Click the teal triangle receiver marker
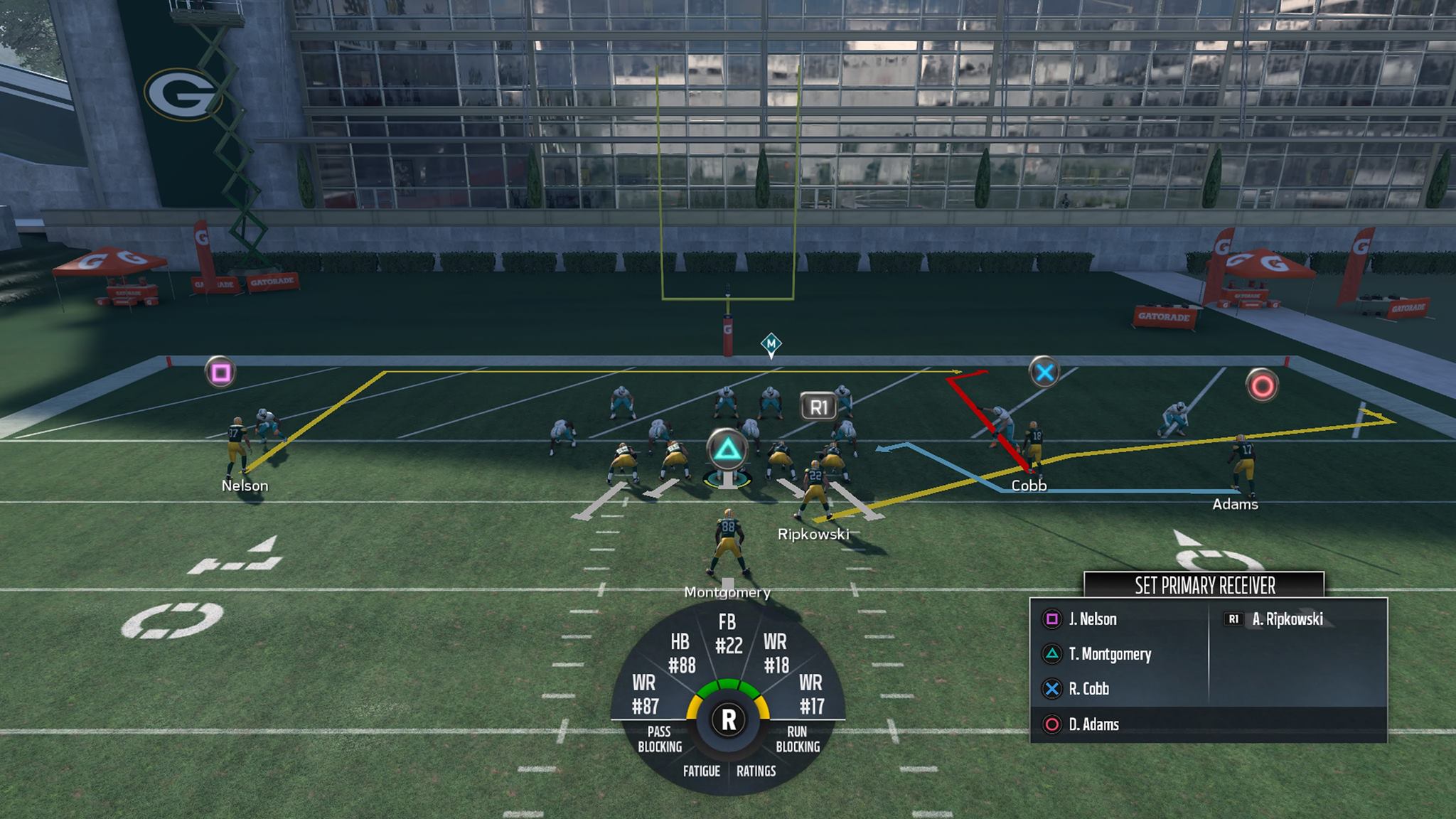Viewport: 1456px width, 819px height. tap(727, 449)
